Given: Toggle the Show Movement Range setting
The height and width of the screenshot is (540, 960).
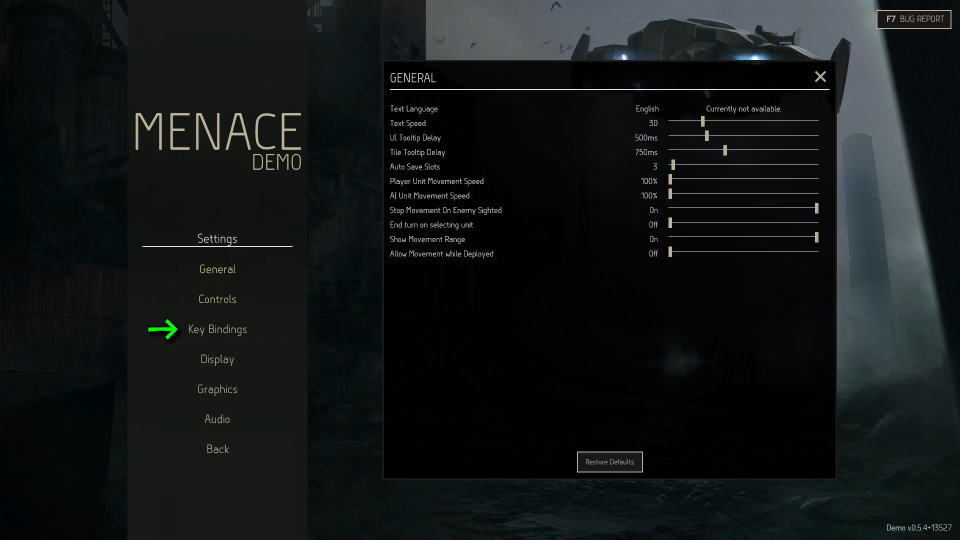Looking at the screenshot, I should click(816, 239).
